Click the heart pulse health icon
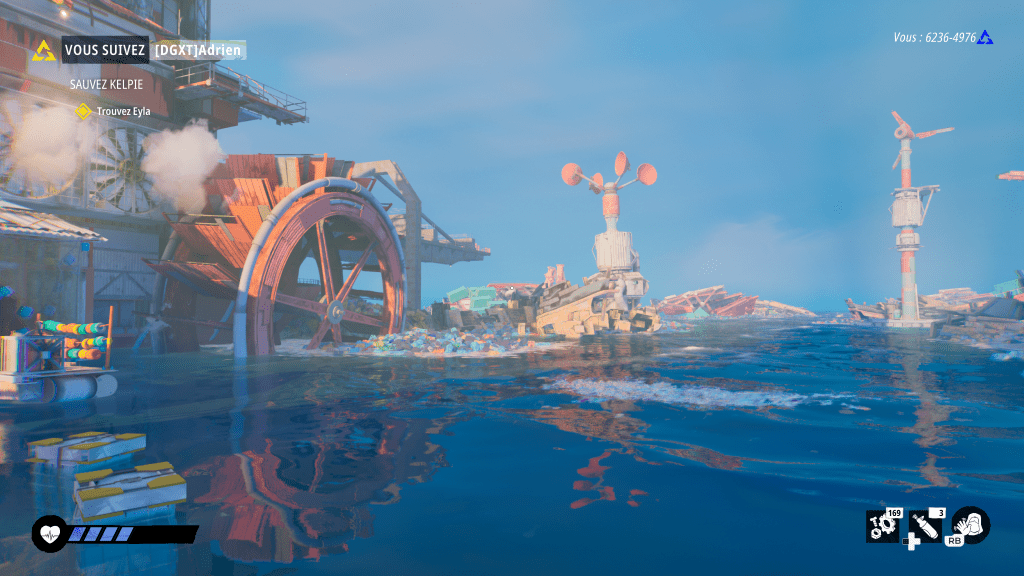 click(48, 534)
